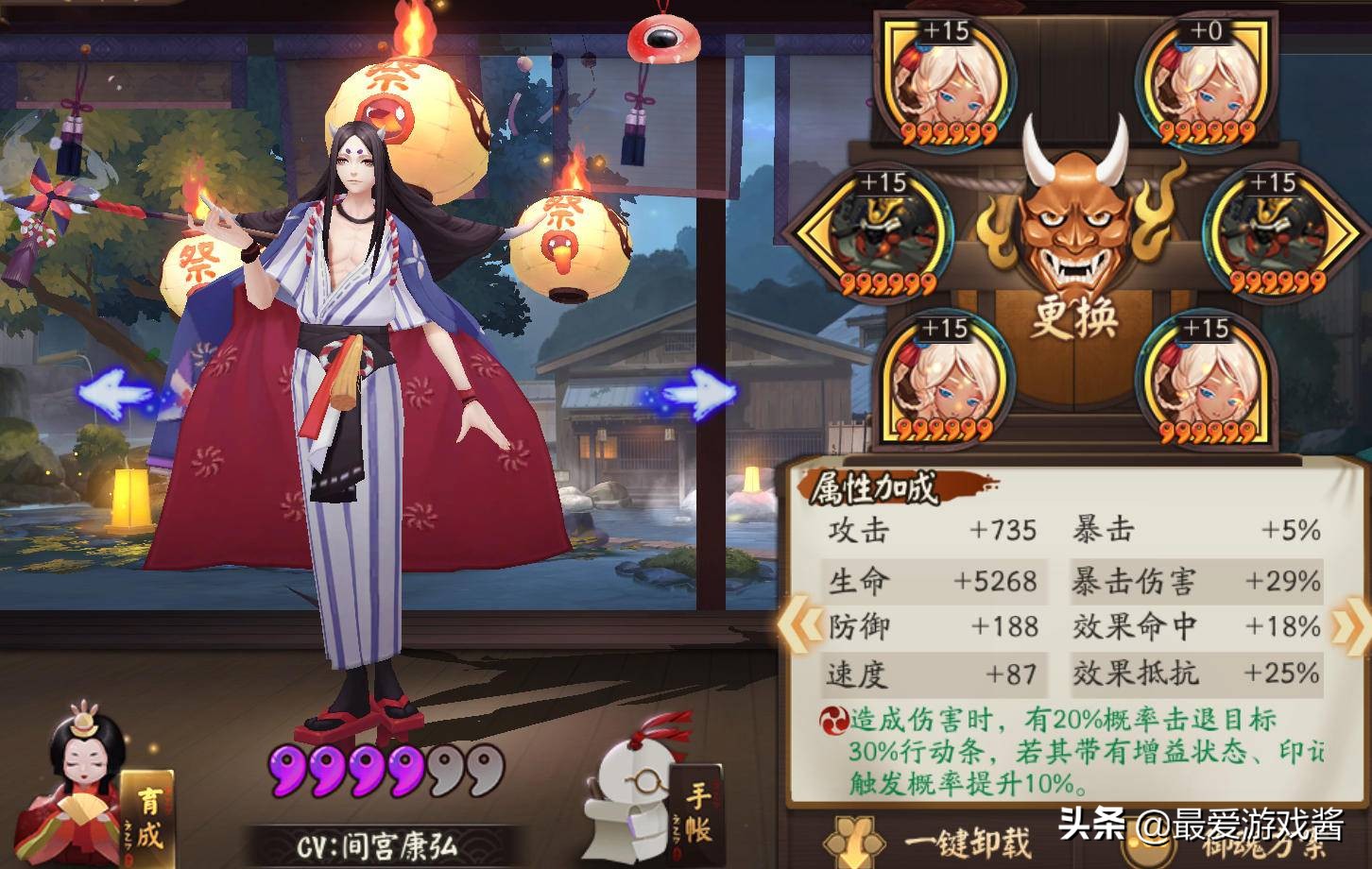Expand the left chevron of the attribute panel
The image size is (1372, 869).
tap(802, 623)
